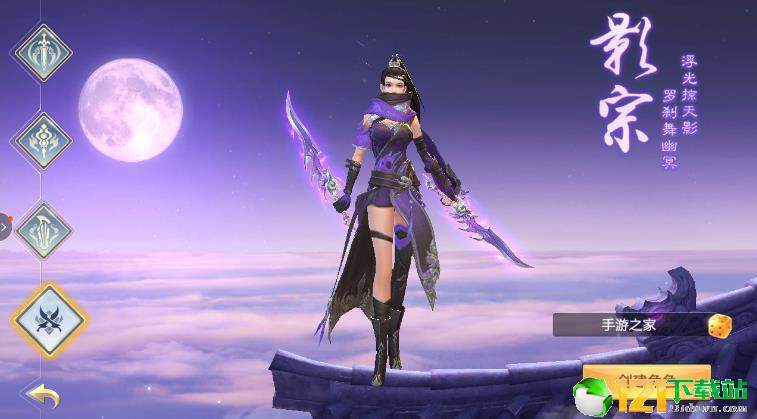The height and width of the screenshot is (419, 757).
Task: Expand the small arrow tab on left edge
Action: click(4, 227)
